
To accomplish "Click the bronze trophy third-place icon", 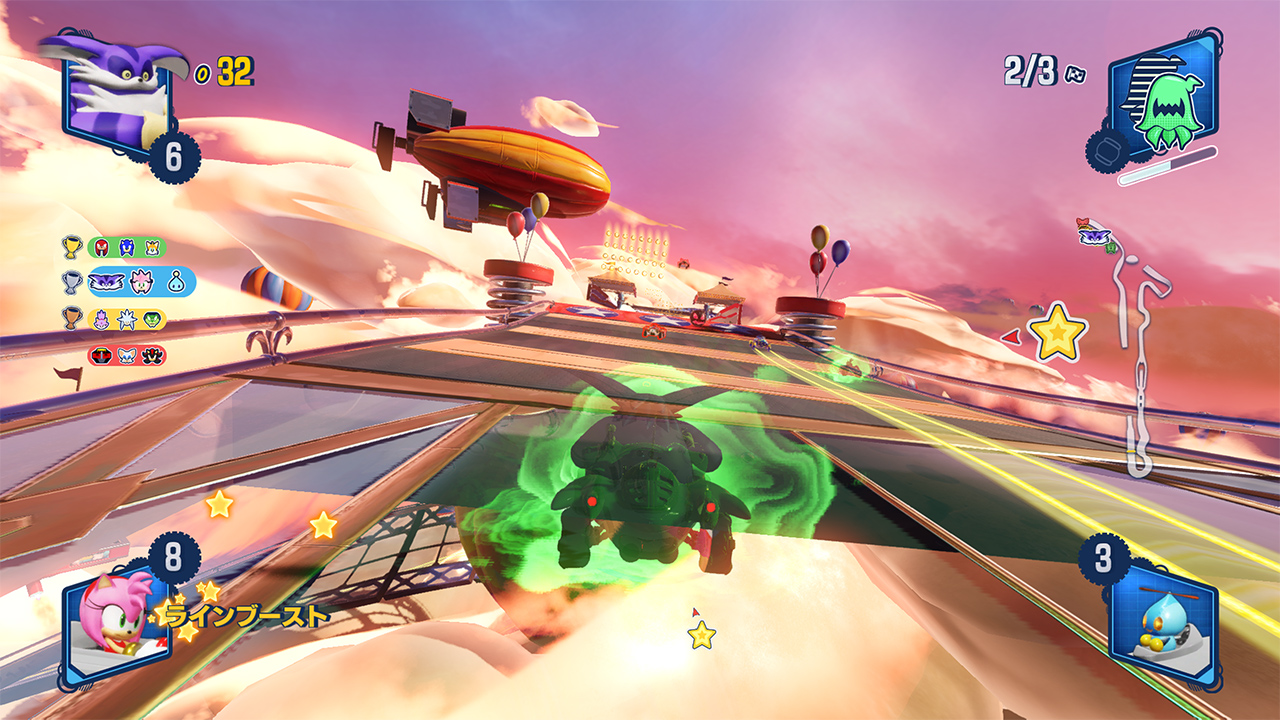I will [x=72, y=319].
